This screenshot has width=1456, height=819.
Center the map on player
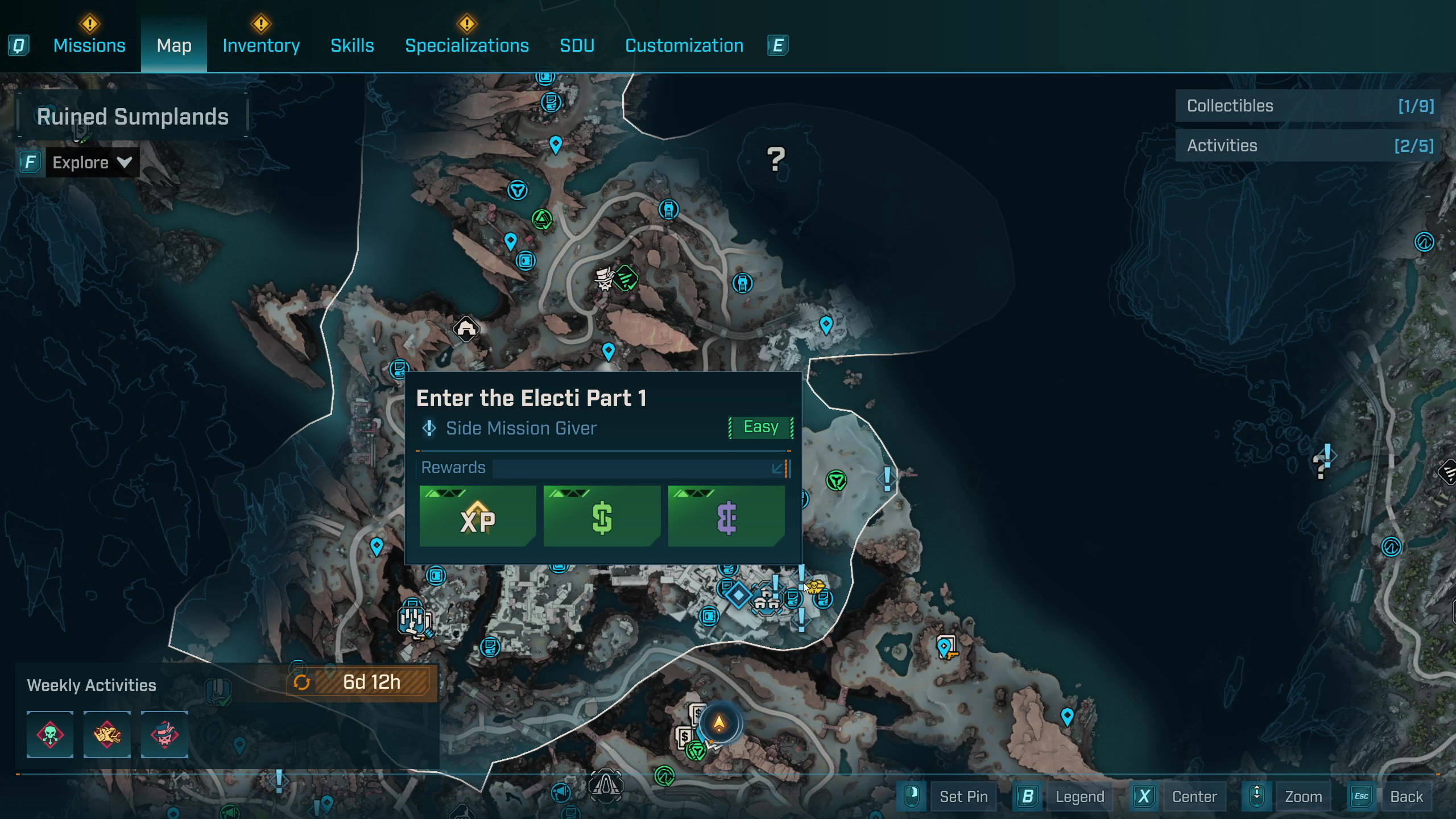click(x=1194, y=797)
